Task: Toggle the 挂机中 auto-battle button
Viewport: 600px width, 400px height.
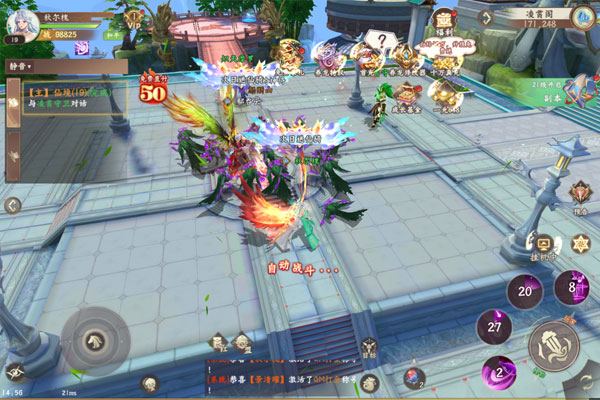Action: (544, 246)
